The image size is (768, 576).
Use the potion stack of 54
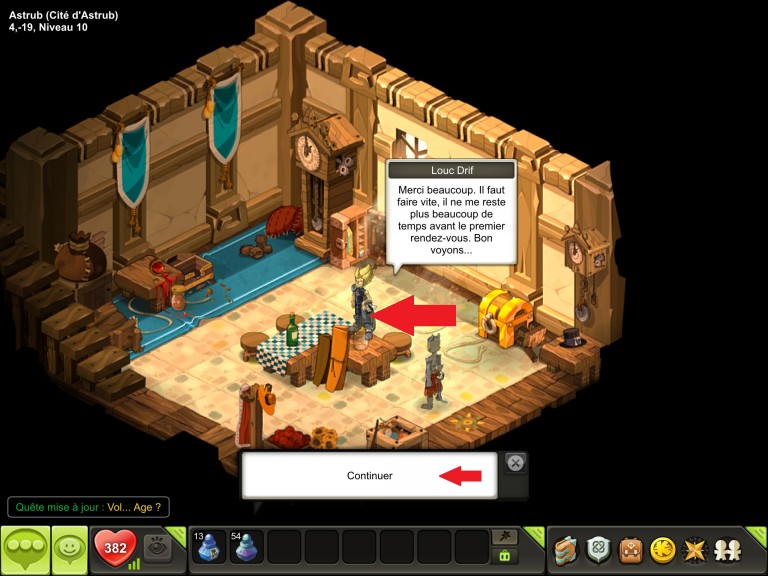click(247, 548)
